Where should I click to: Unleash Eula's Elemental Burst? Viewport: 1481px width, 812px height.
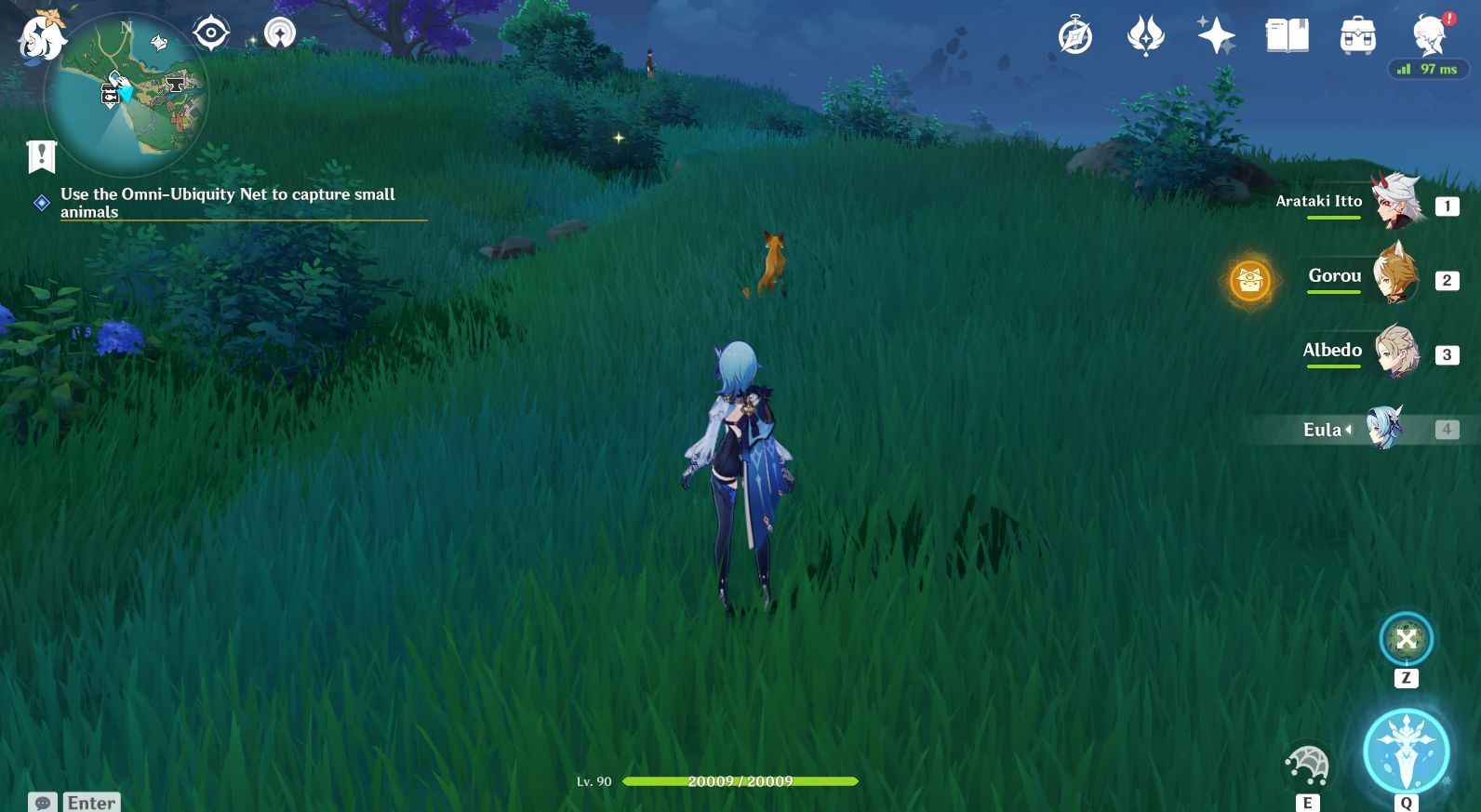[x=1406, y=752]
